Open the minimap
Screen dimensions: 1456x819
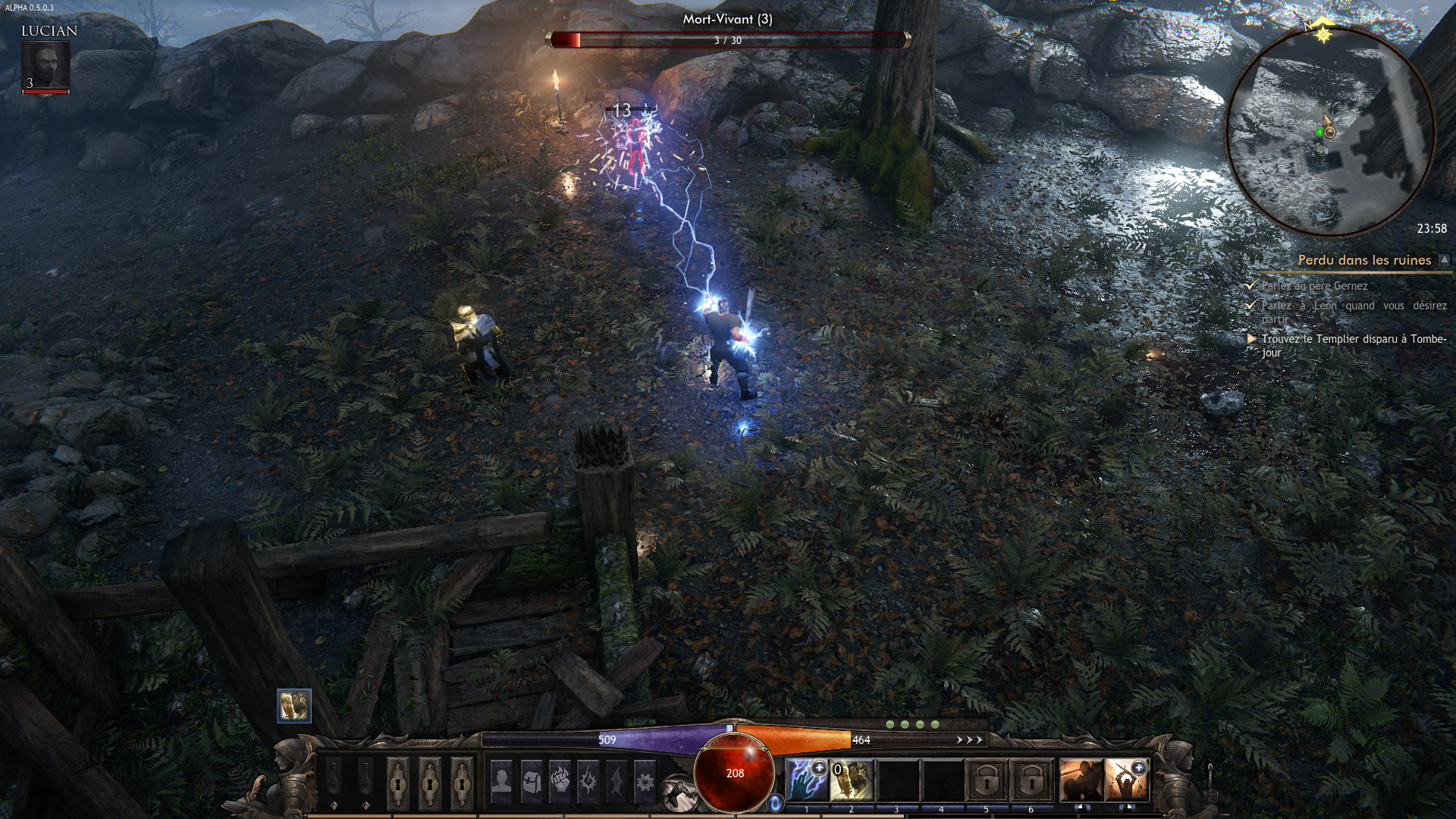tap(1330, 130)
